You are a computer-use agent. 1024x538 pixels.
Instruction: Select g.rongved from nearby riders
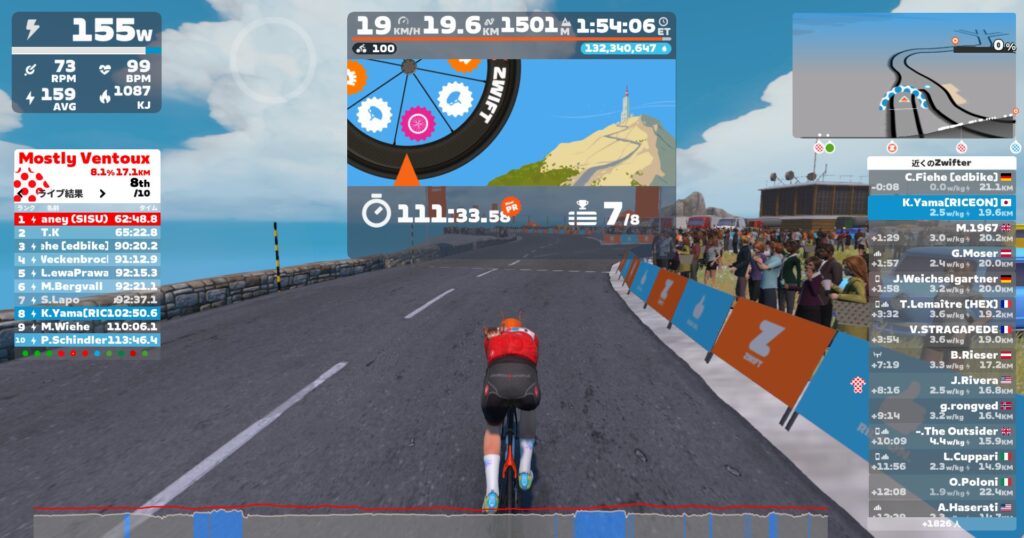point(941,410)
